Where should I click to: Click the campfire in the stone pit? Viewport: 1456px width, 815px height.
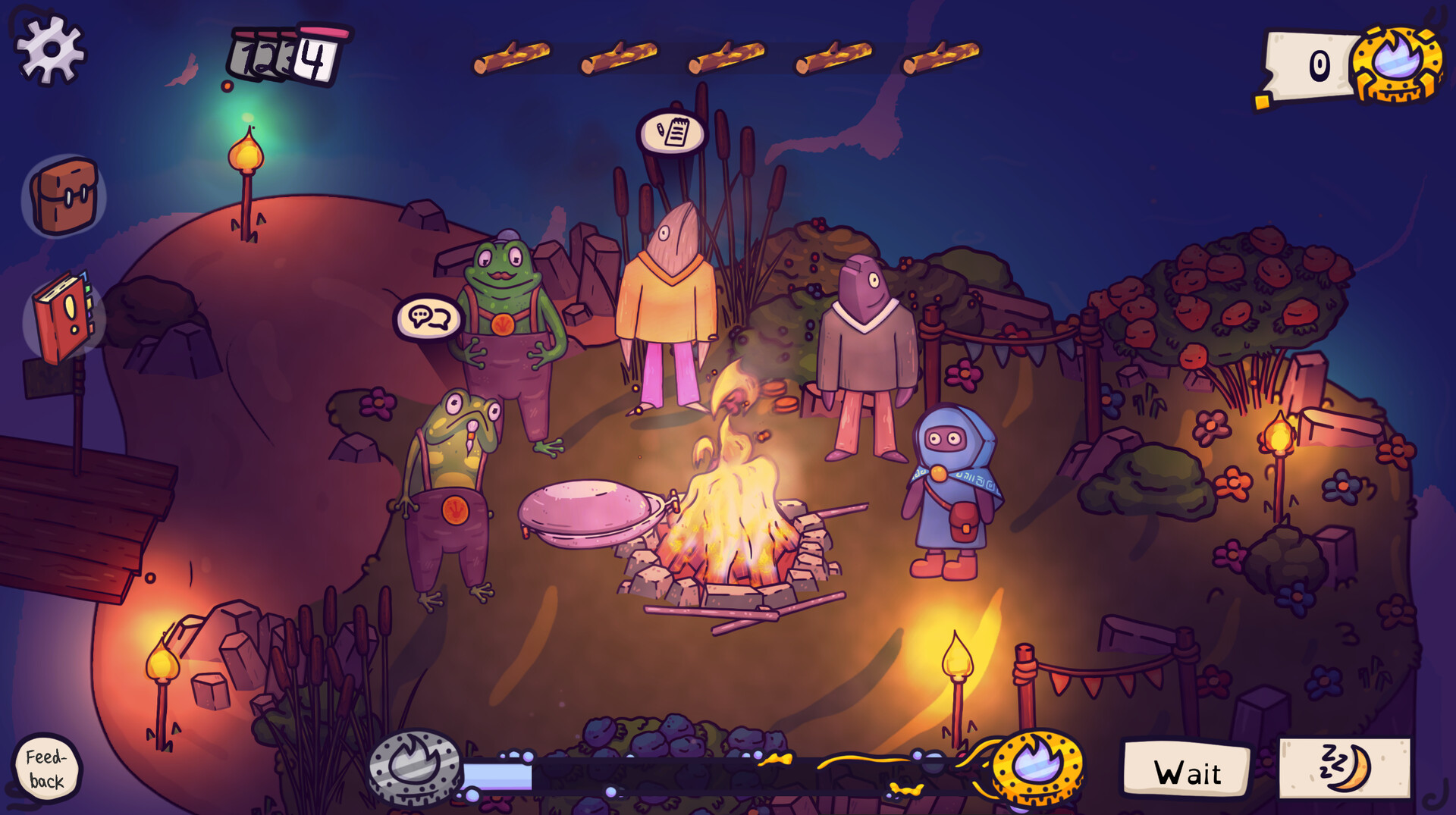point(728,538)
